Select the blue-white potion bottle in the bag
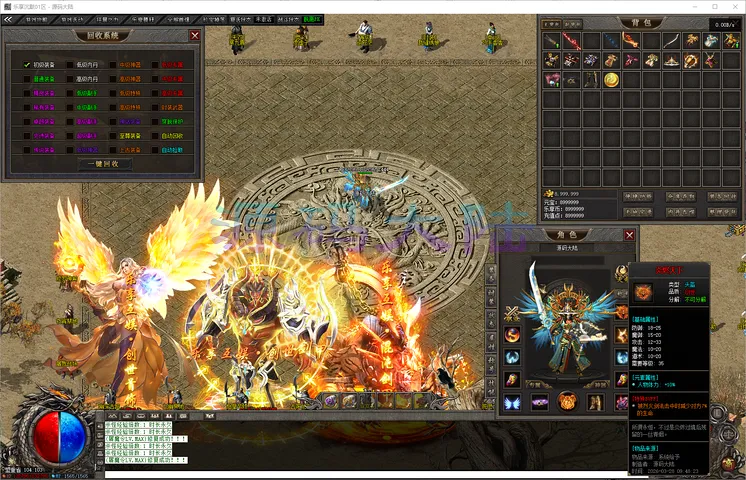Viewport: 746px width, 480px height. click(711, 41)
